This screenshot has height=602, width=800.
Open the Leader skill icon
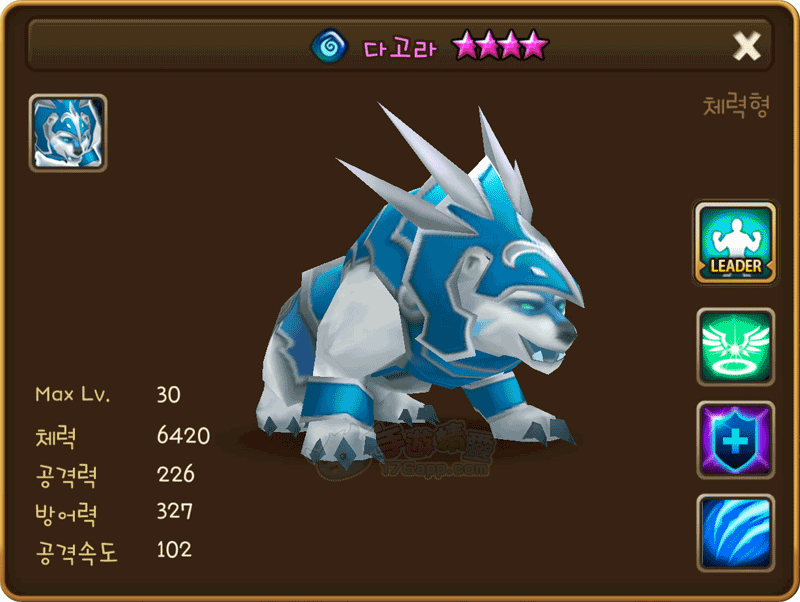[x=735, y=244]
